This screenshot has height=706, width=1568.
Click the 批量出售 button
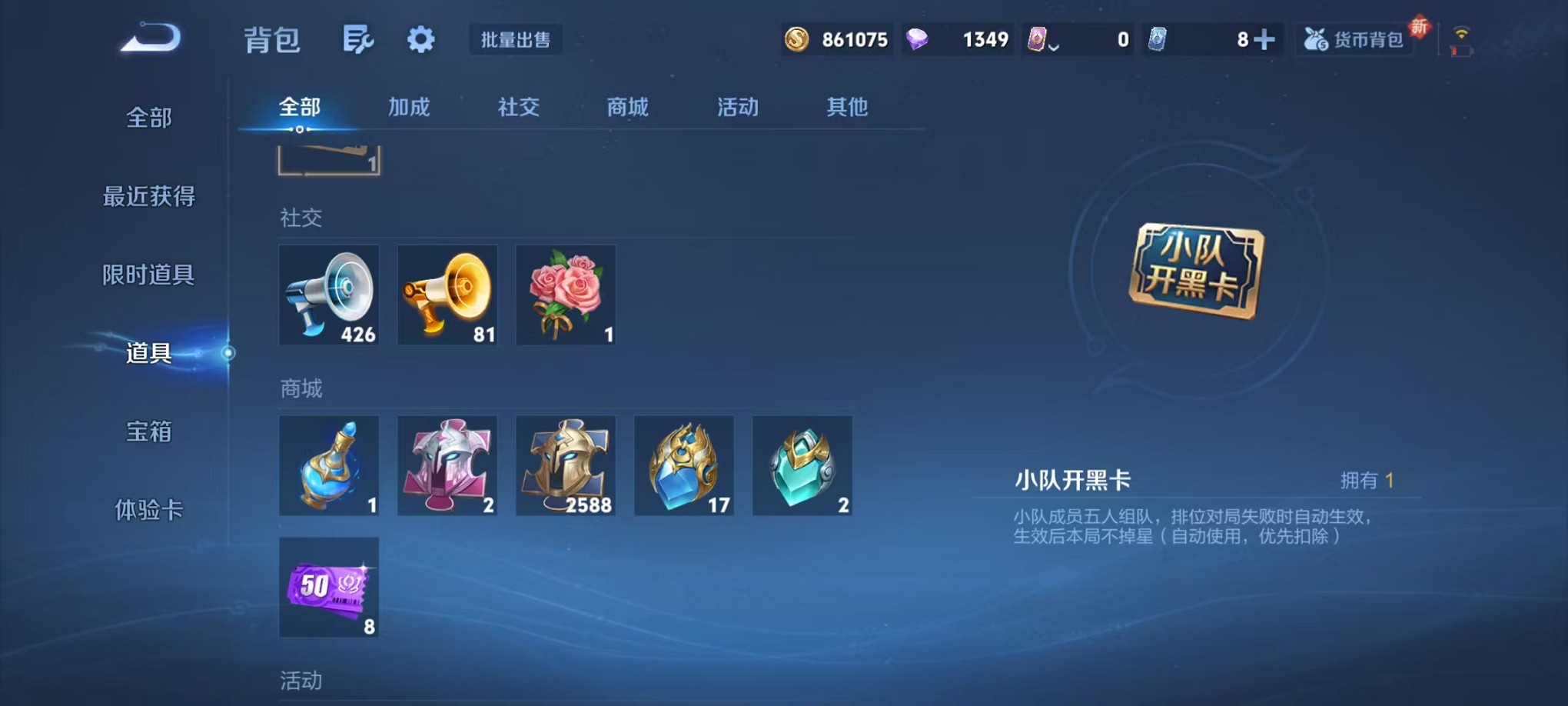517,40
